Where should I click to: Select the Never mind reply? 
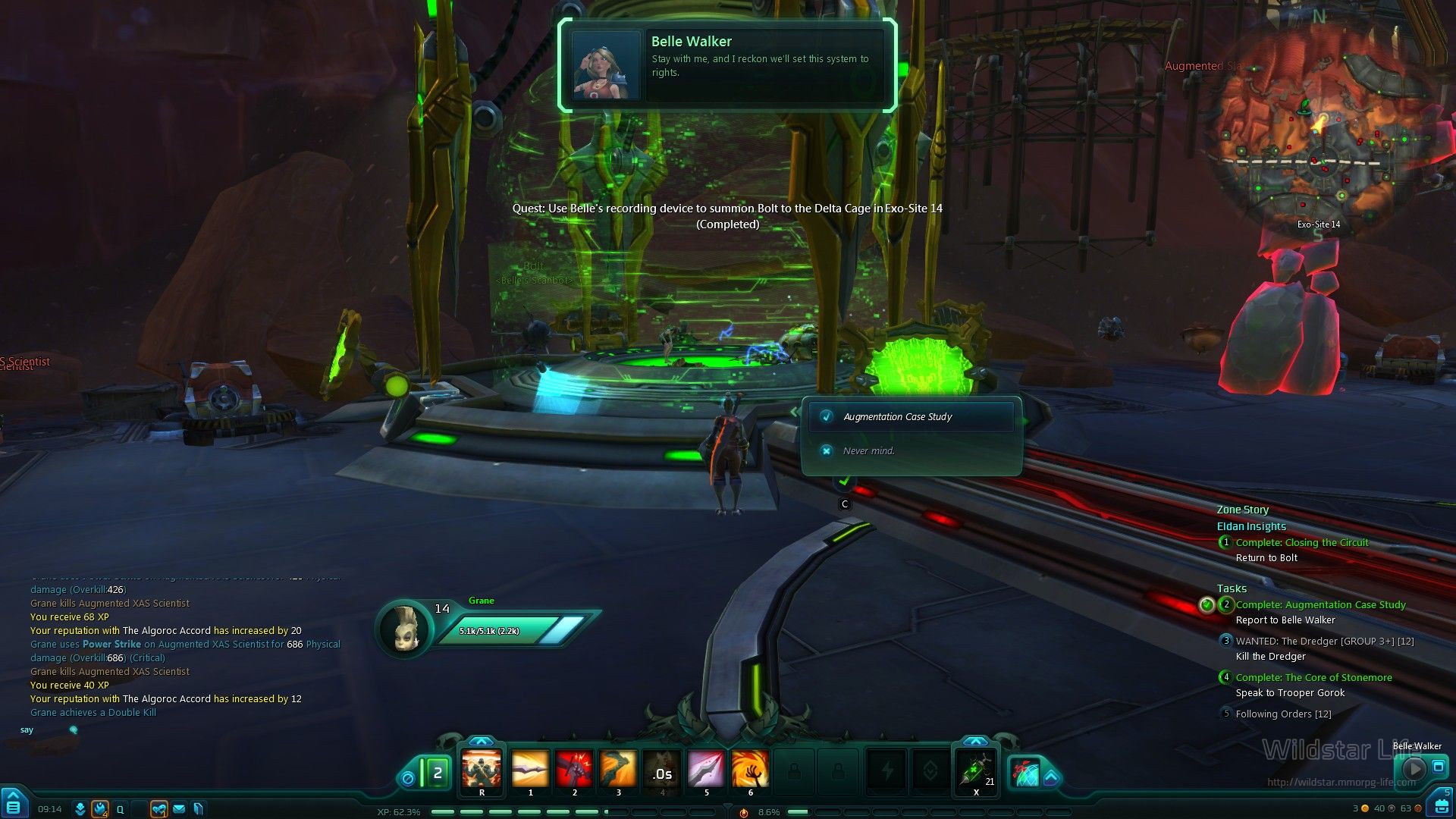(x=868, y=451)
